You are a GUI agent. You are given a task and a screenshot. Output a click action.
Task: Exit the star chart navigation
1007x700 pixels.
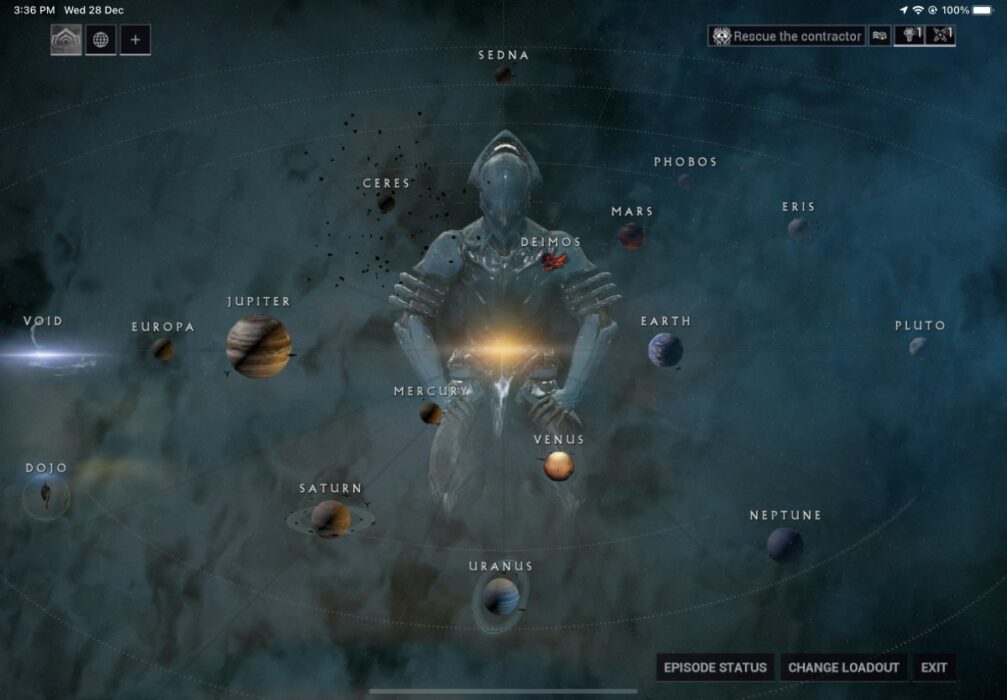(x=934, y=667)
